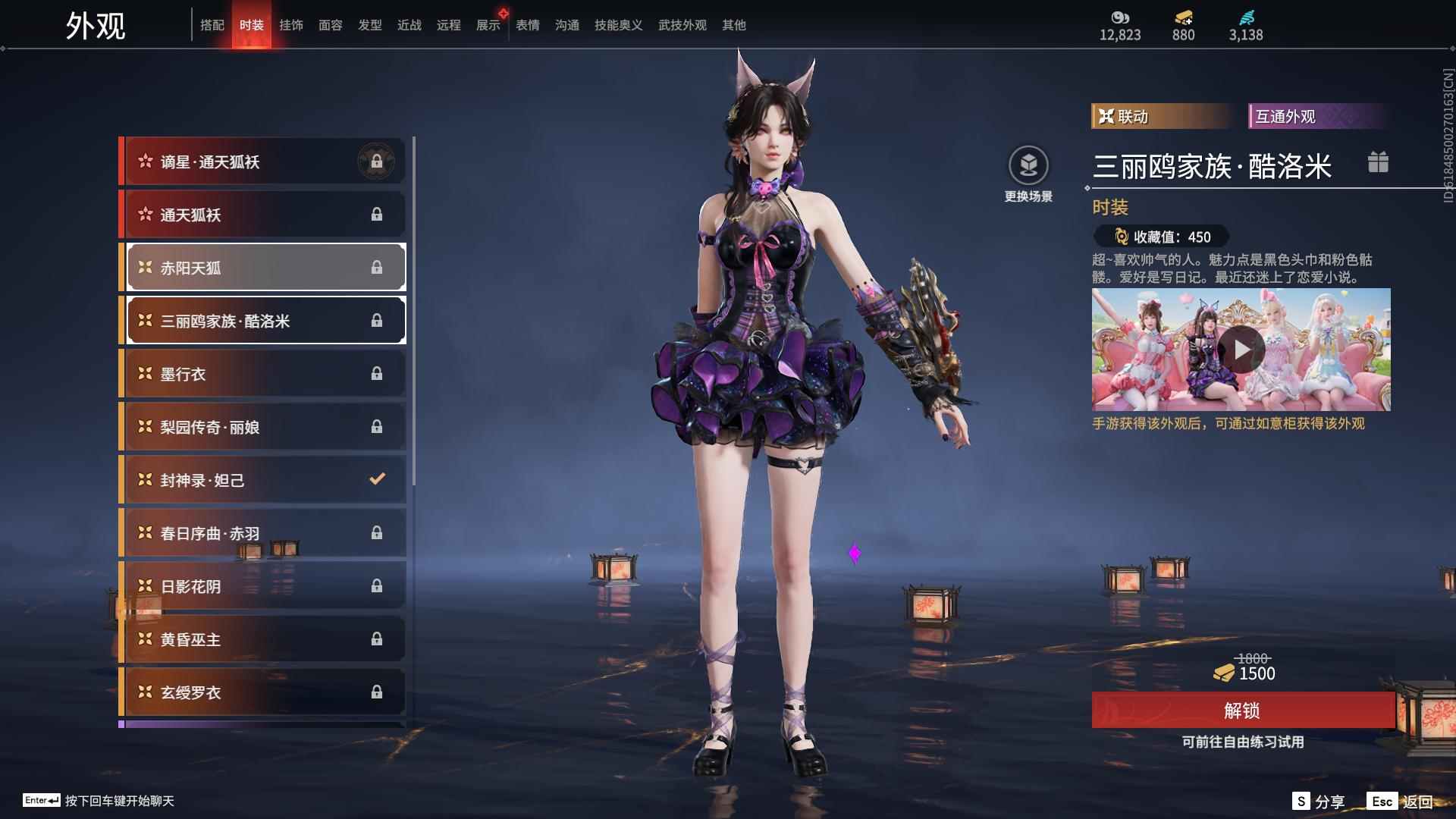Click the checkmark on 封神录·妲己 equipped outfit
Screen dimensions: 1456x819
pos(375,479)
